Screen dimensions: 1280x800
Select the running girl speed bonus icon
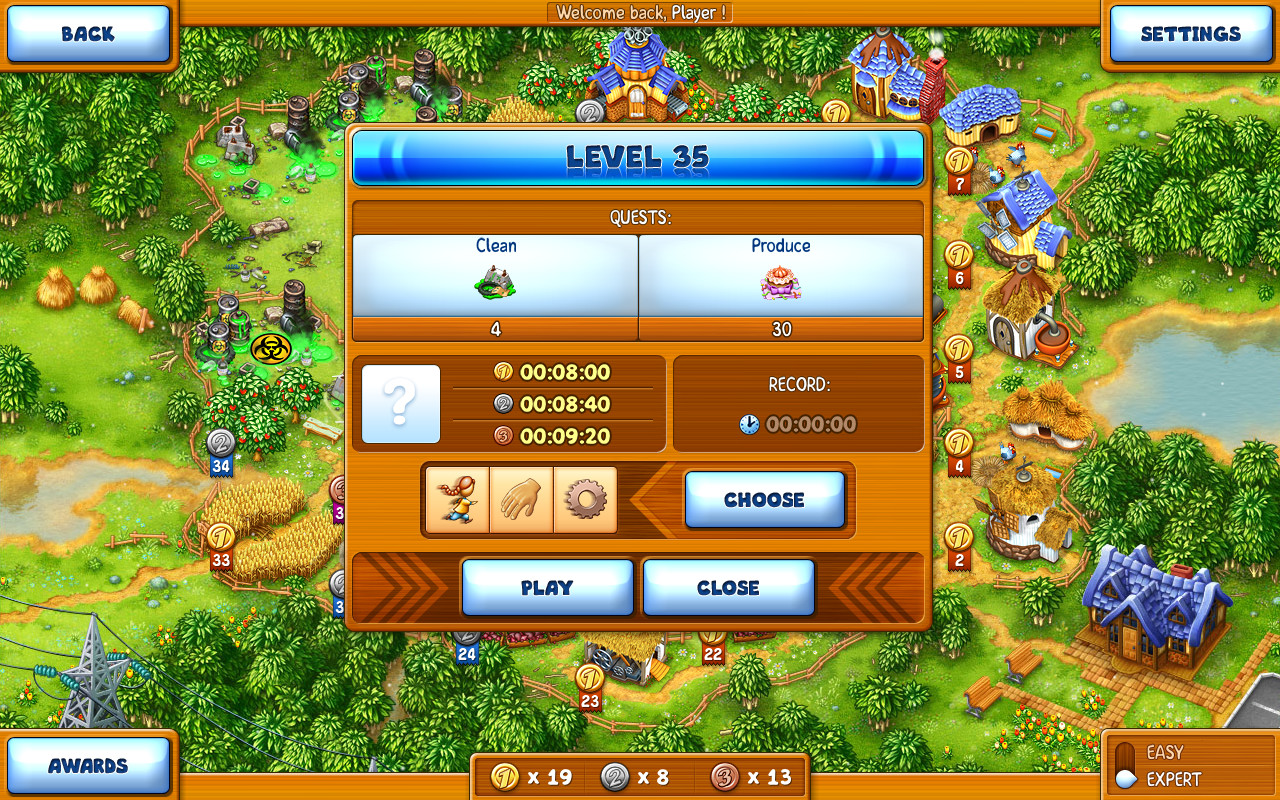[x=458, y=499]
